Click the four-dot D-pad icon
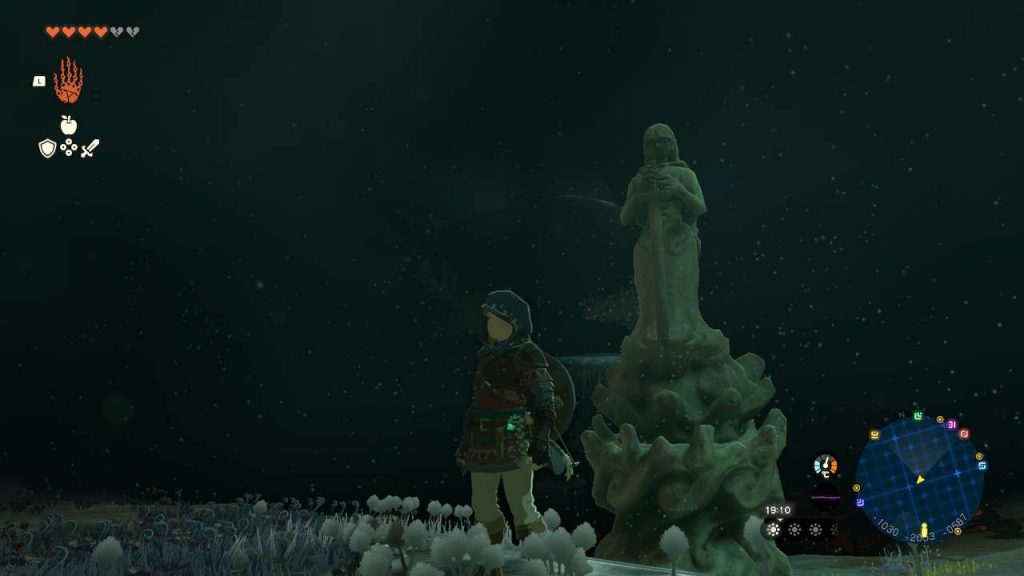 click(68, 148)
